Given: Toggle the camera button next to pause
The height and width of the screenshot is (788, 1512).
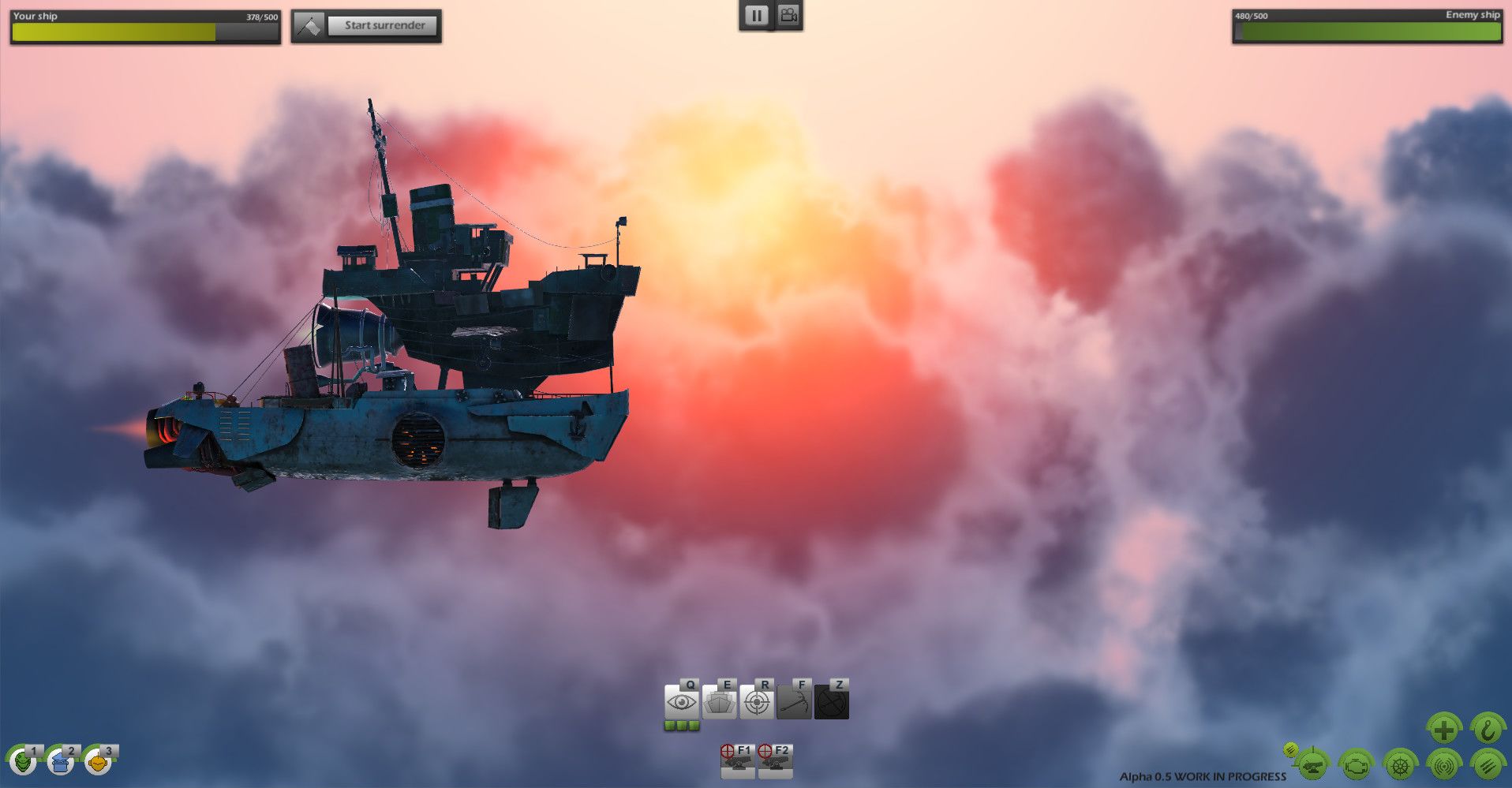Looking at the screenshot, I should coord(788,16).
